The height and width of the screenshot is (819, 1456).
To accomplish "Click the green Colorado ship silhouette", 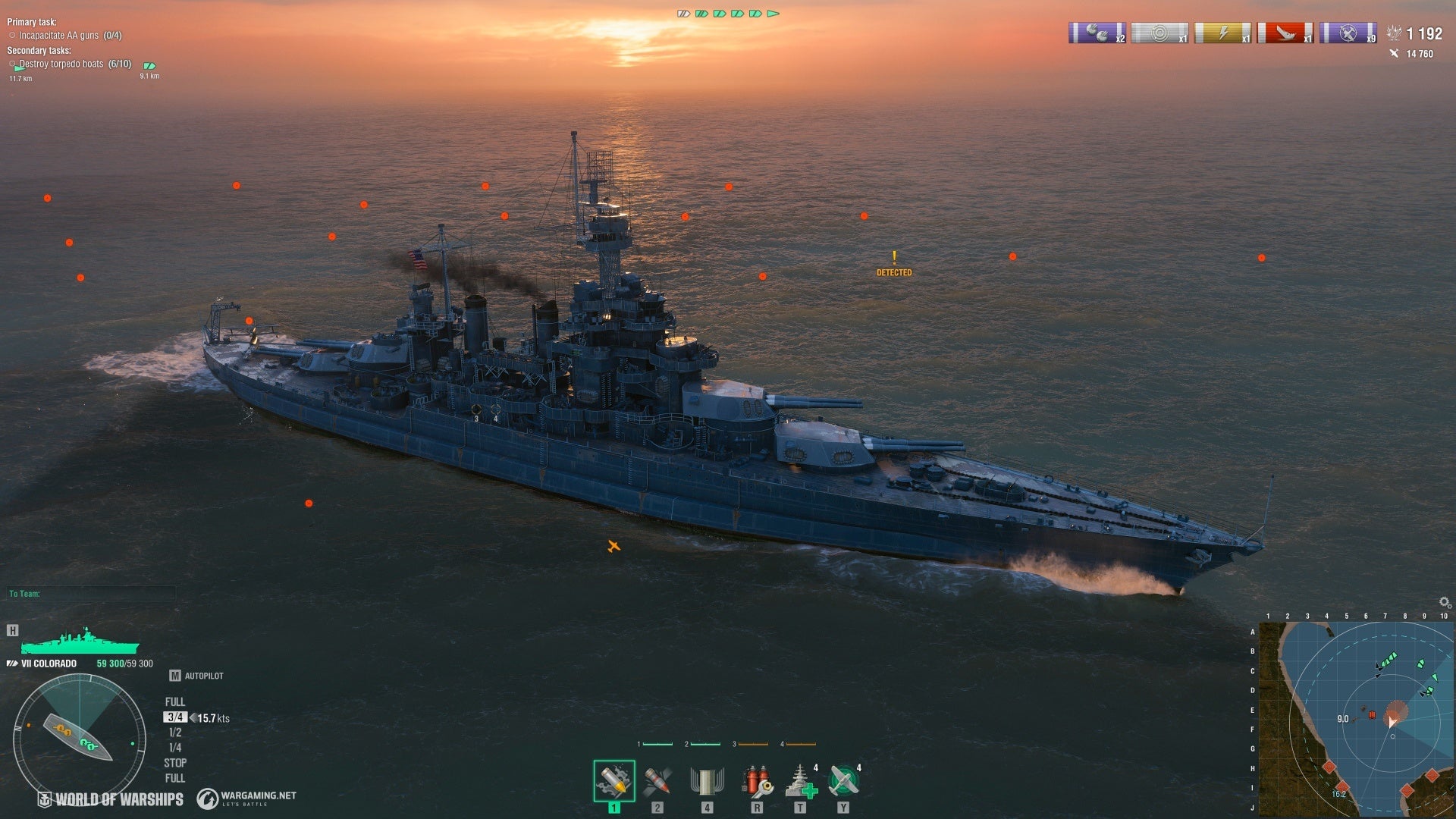I will click(80, 642).
